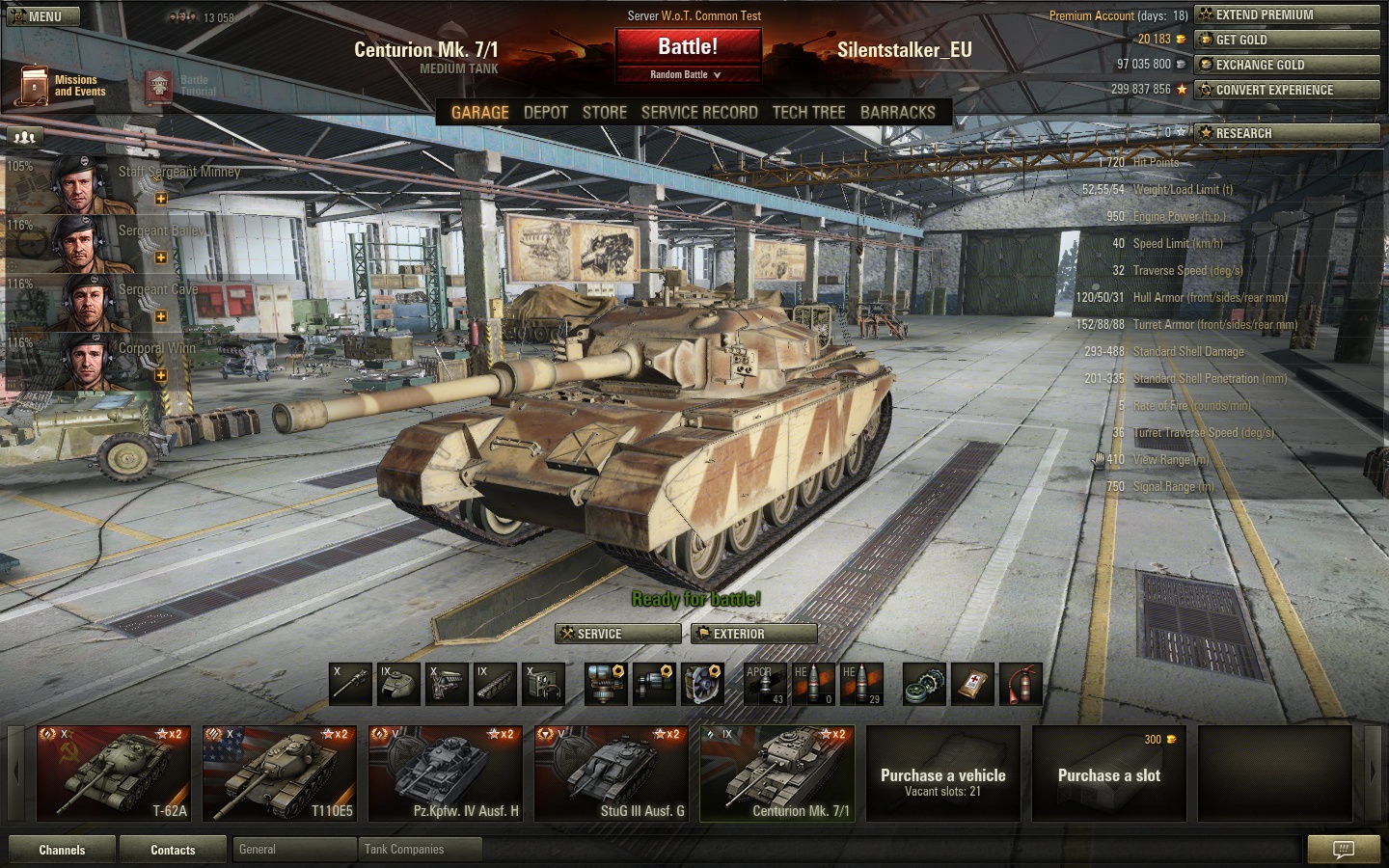Select the T-62A tank in the carousel
Image resolution: width=1389 pixels, height=868 pixels.
[x=114, y=773]
